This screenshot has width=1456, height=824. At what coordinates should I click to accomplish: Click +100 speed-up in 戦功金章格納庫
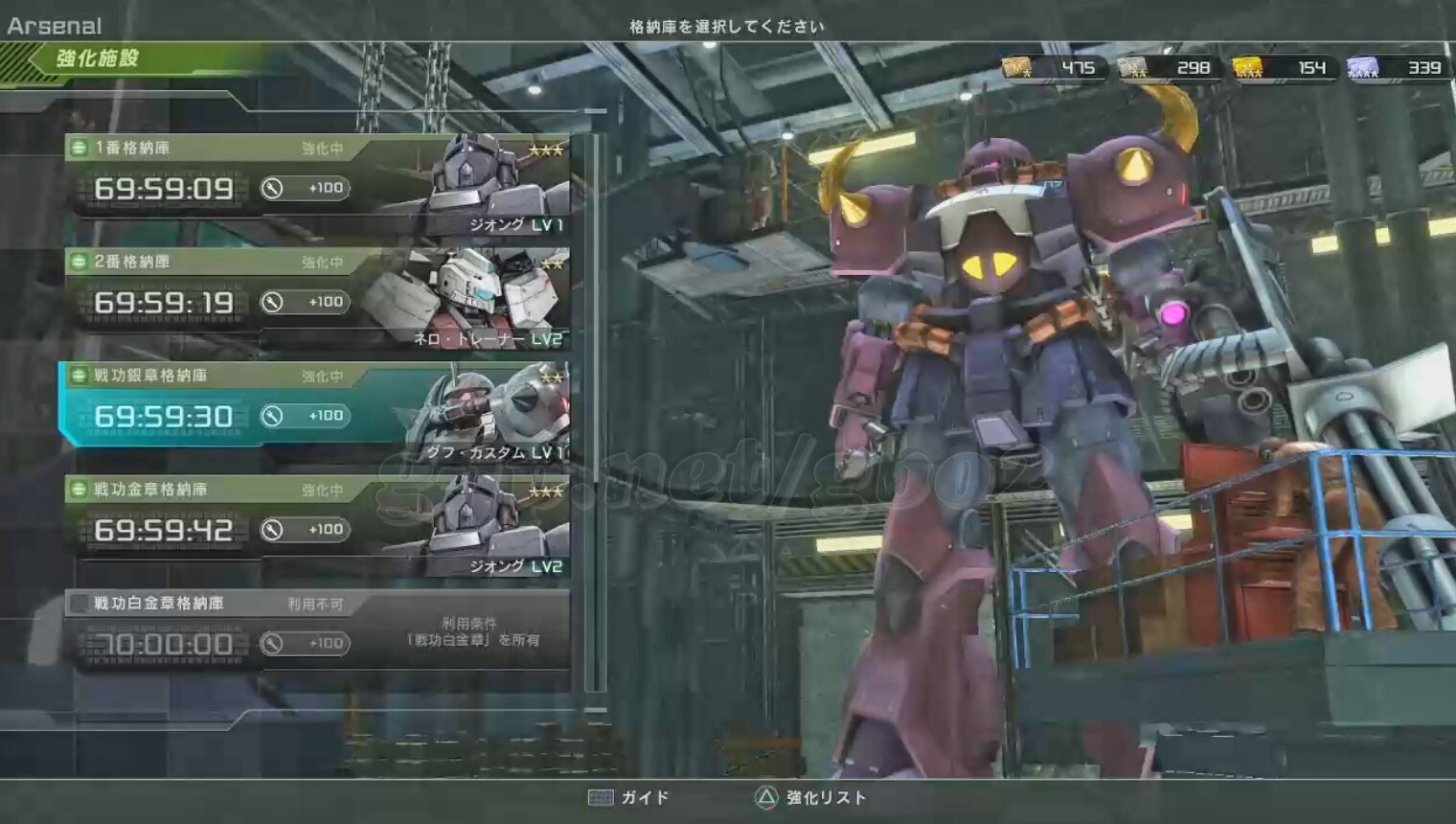coord(305,530)
